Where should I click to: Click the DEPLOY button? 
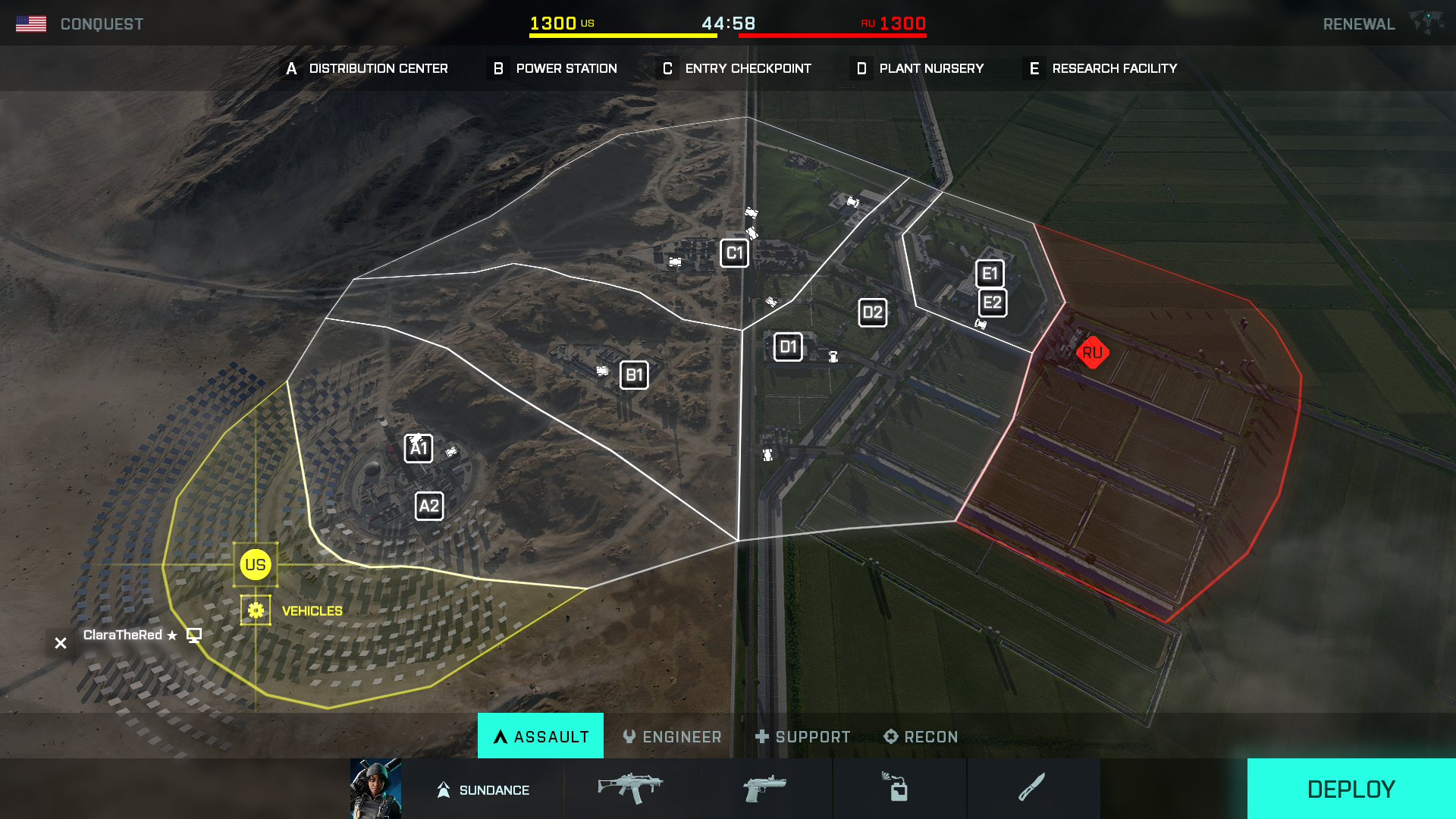(1351, 789)
